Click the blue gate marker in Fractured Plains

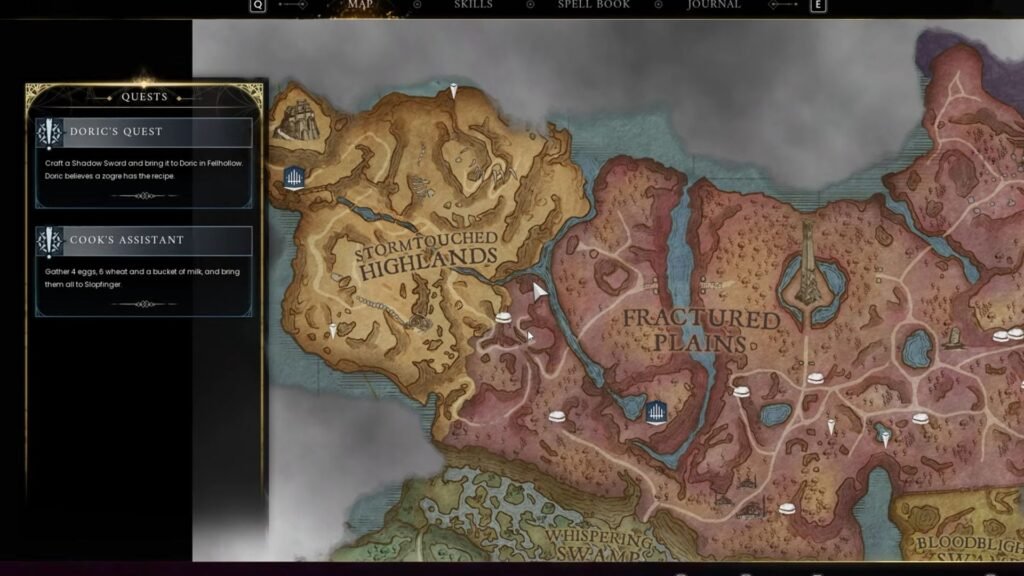(656, 412)
